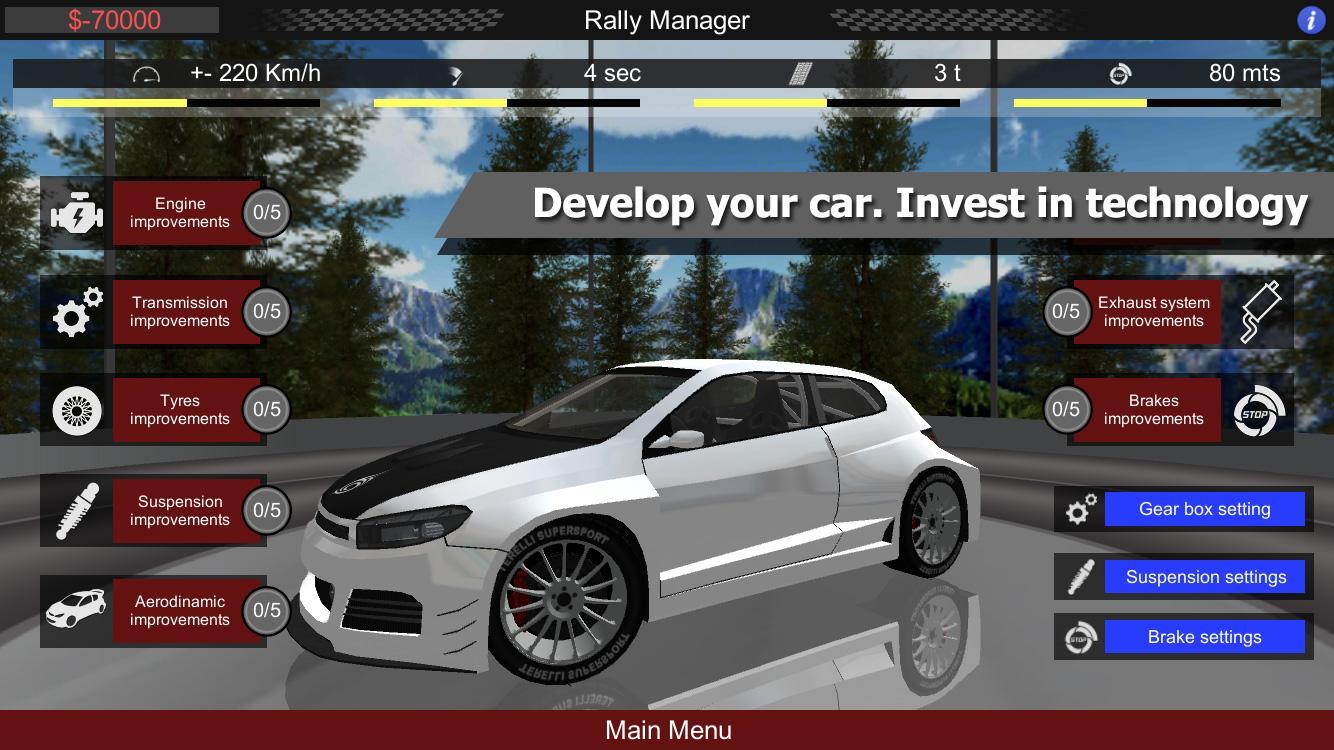Open the info button in the top corner
Image resolution: width=1334 pixels, height=750 pixels.
pos(1311,20)
